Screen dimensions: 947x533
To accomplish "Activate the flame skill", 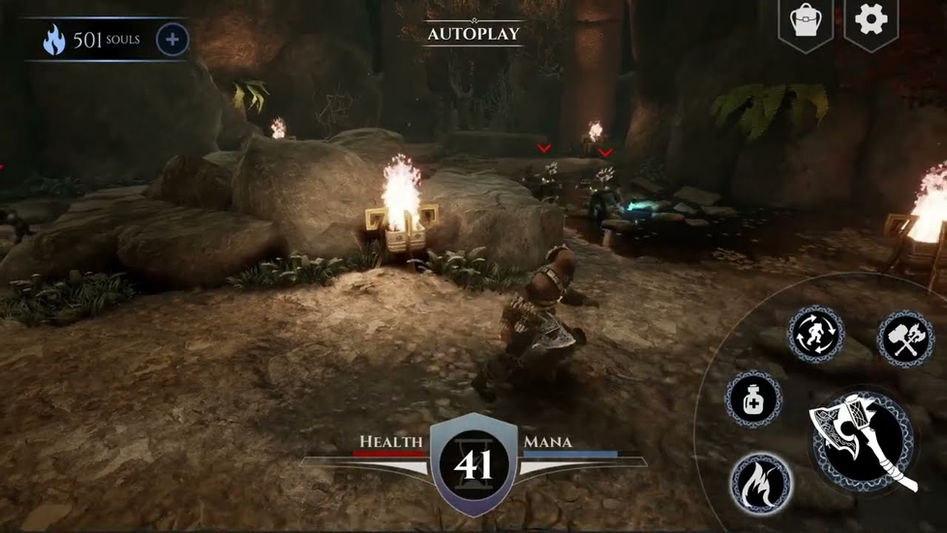I will 760,484.
